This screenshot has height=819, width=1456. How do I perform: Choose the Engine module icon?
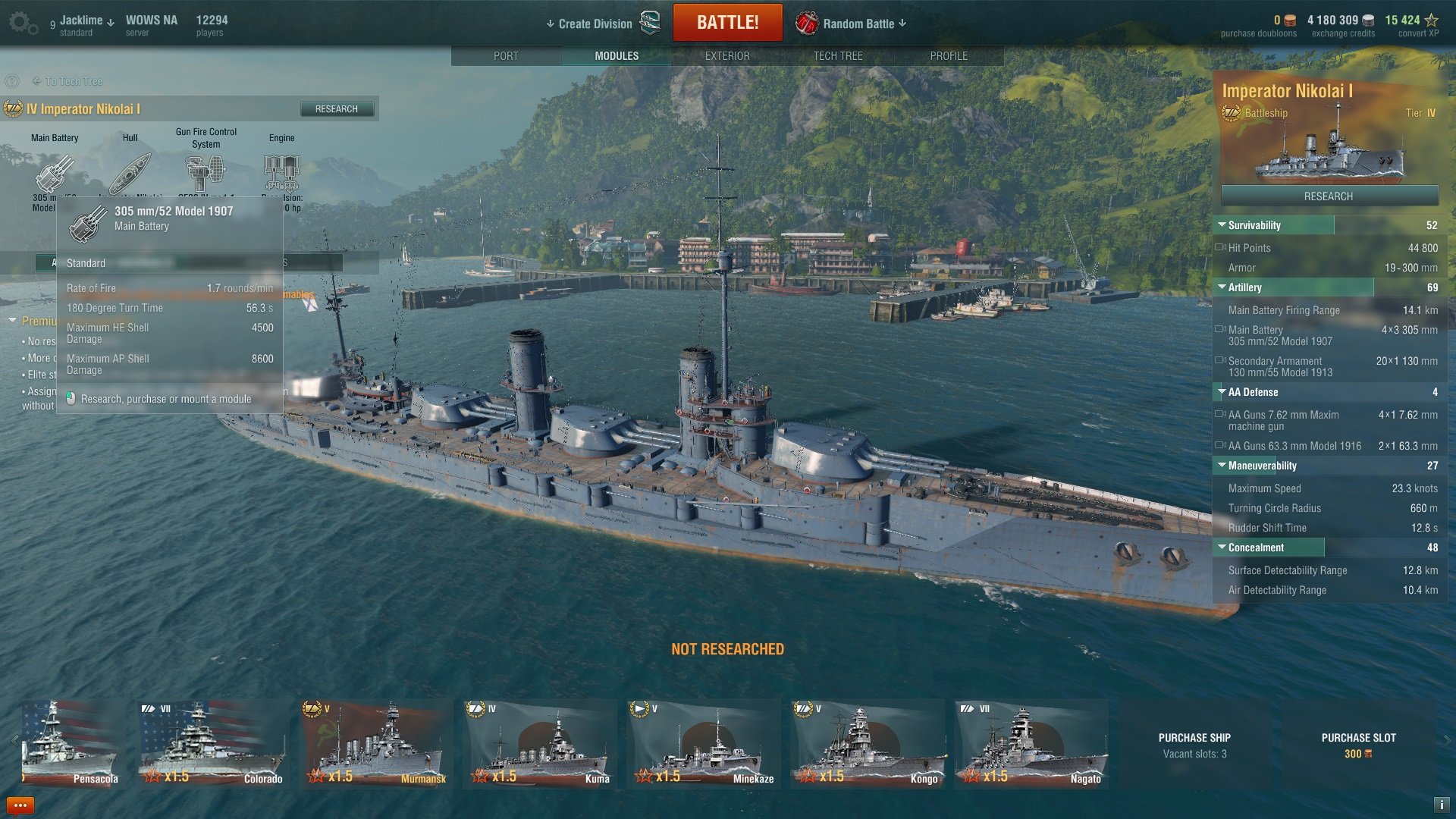click(281, 172)
